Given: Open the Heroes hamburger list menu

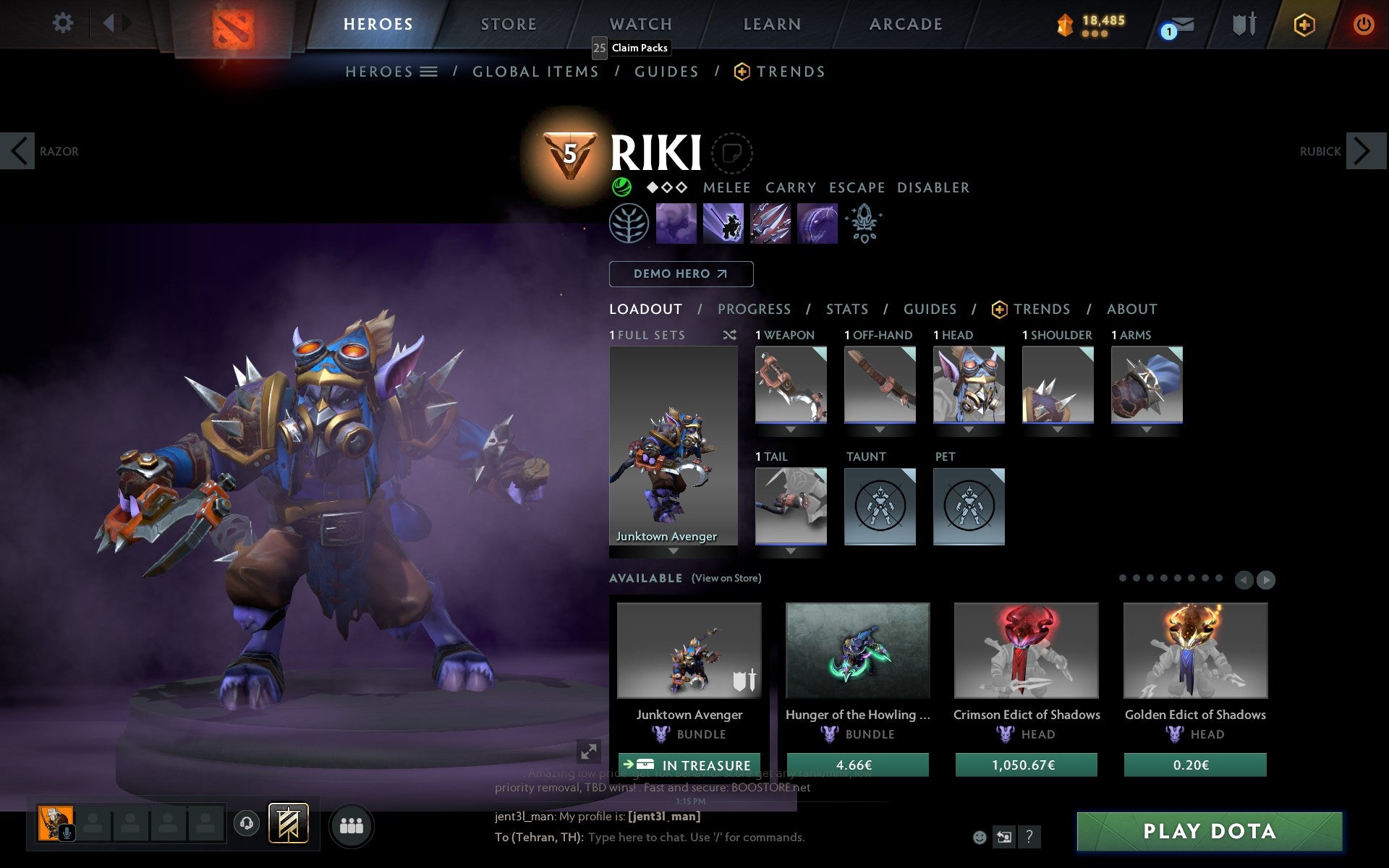Looking at the screenshot, I should 428,71.
